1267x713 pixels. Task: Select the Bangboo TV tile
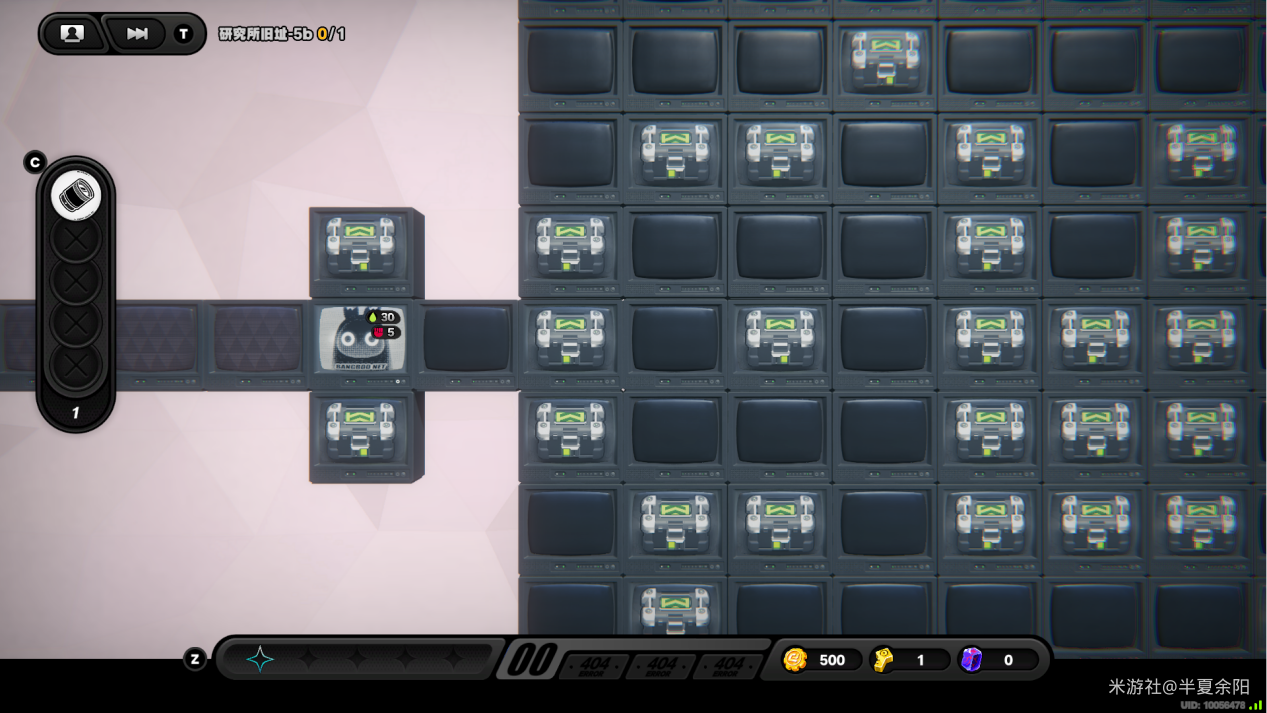(361, 342)
